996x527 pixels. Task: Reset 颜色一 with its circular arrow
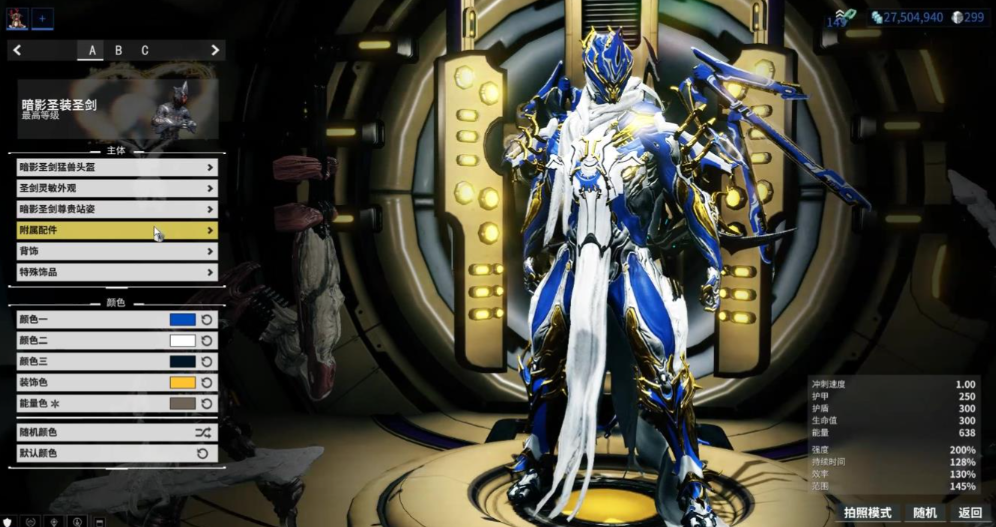(207, 319)
